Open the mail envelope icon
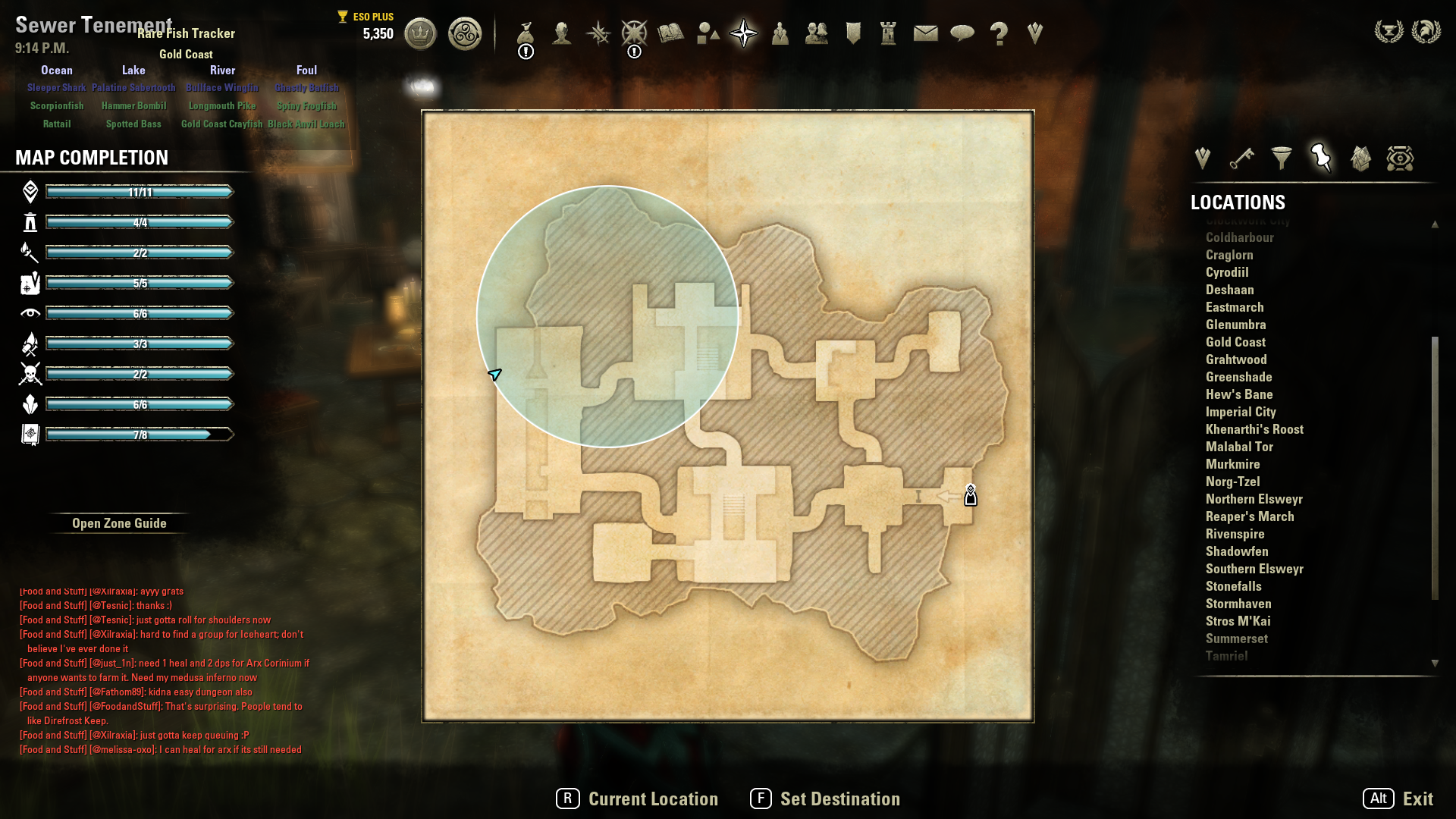This screenshot has height=819, width=1456. click(x=925, y=33)
